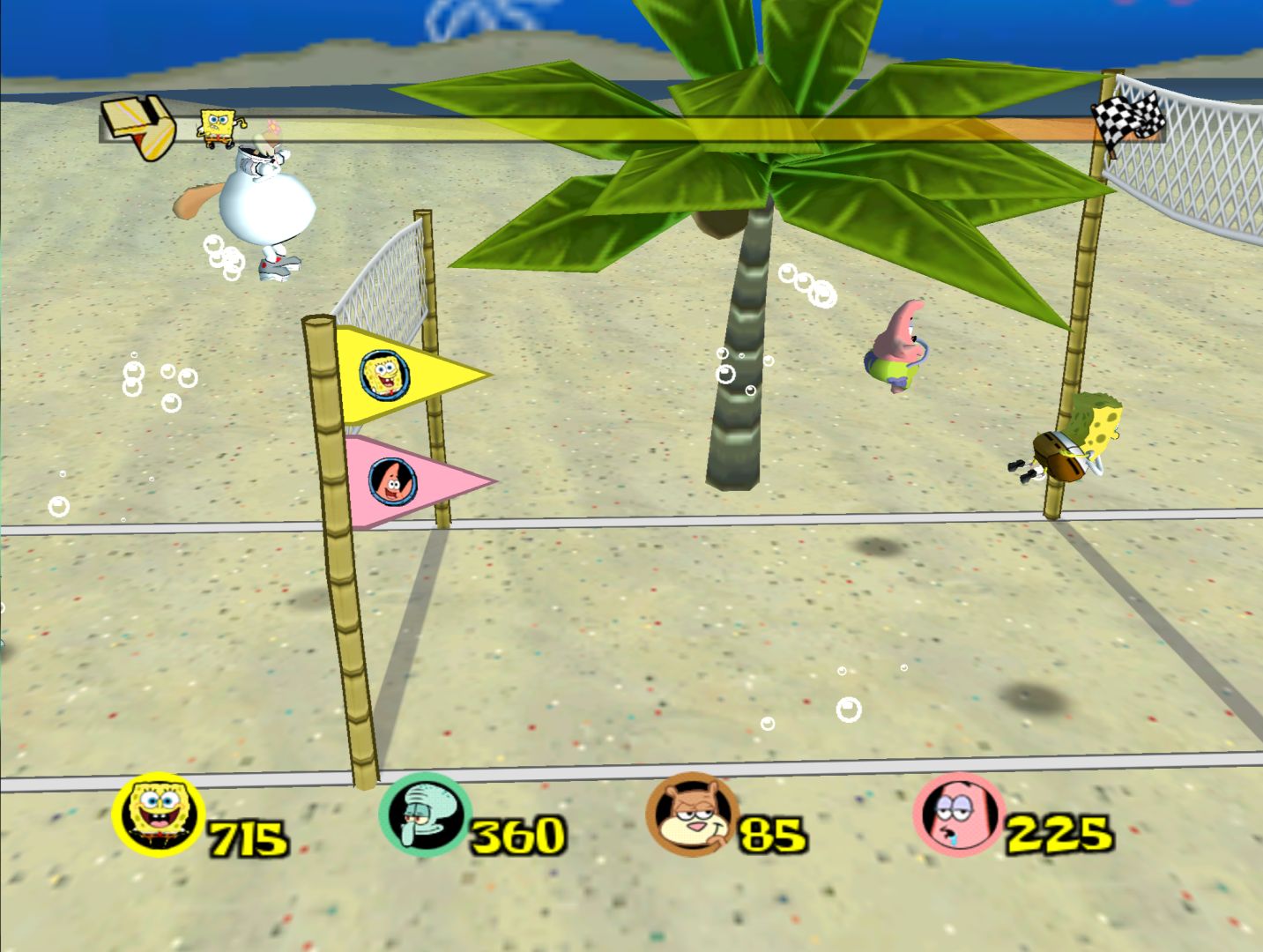Select the SpongeBob progress bar marker
Viewport: 1263px width, 952px height.
click(x=219, y=127)
